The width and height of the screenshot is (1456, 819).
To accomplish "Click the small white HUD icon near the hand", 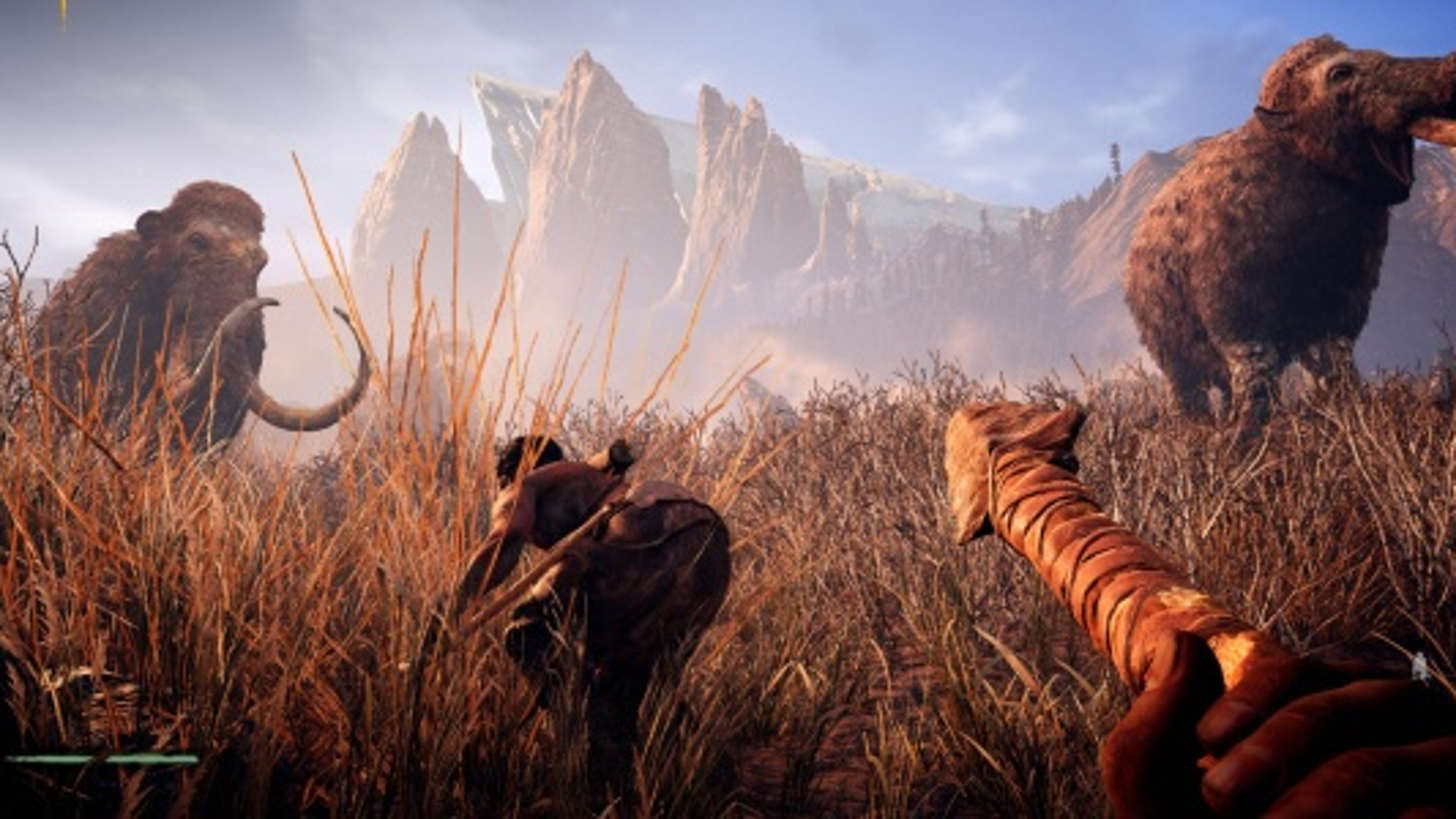I will 1420,667.
